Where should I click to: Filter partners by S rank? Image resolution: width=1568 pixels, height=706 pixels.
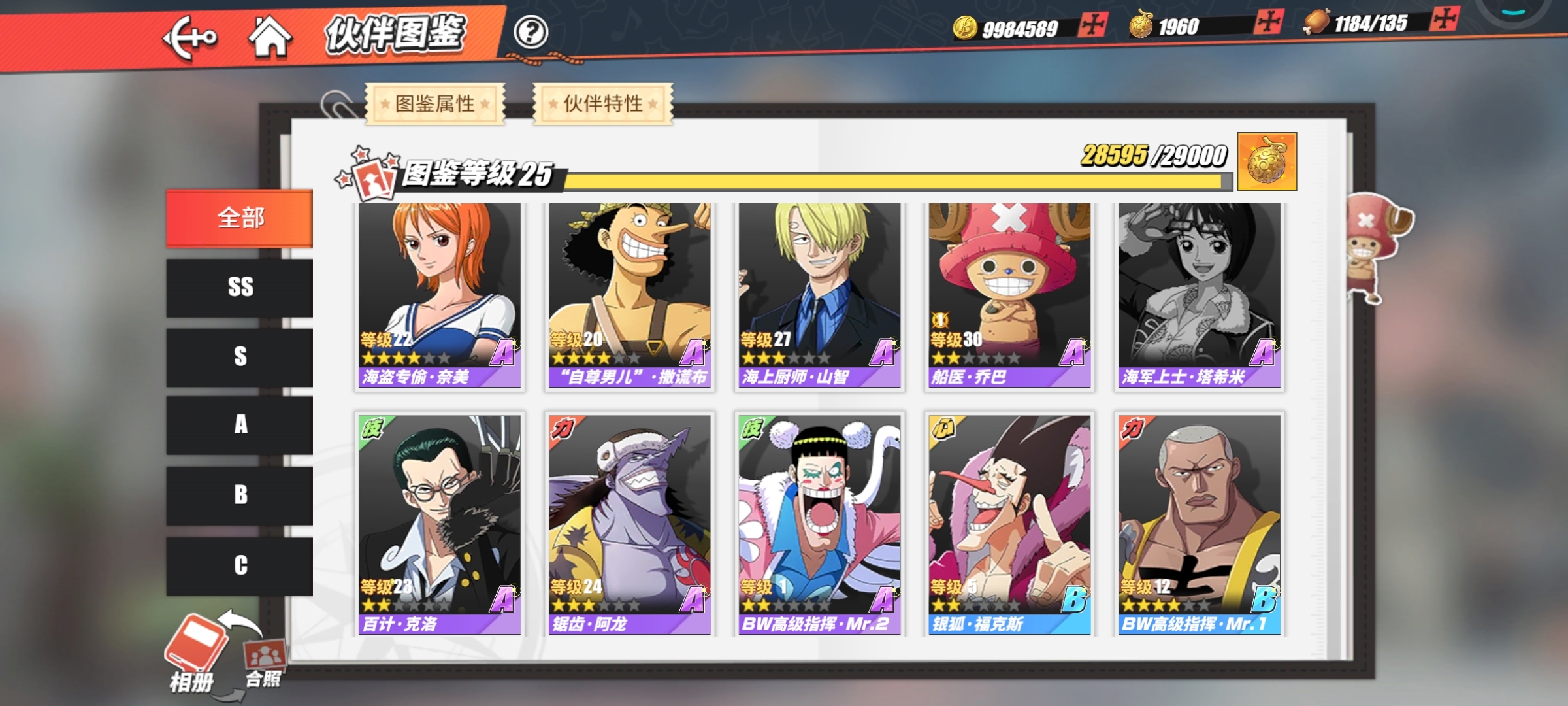coord(240,357)
